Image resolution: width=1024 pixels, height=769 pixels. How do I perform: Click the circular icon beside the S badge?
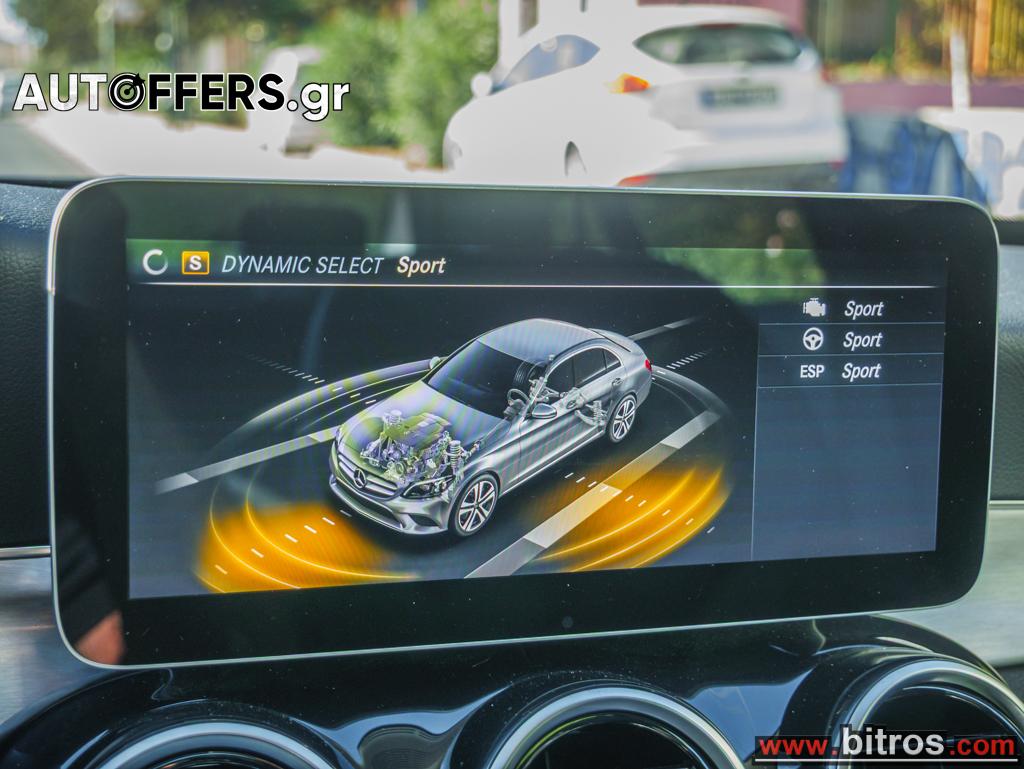click(x=155, y=262)
